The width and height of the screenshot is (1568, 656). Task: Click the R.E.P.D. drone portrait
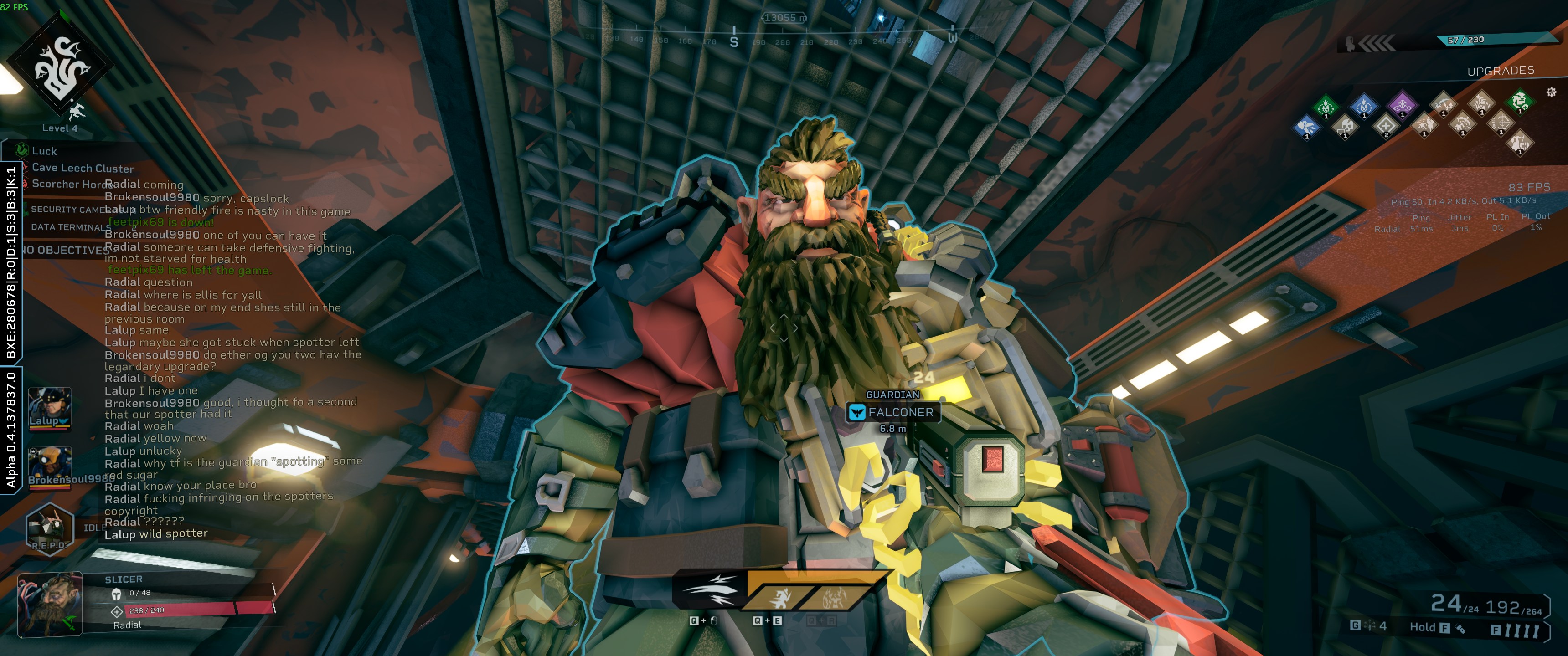pos(49,527)
